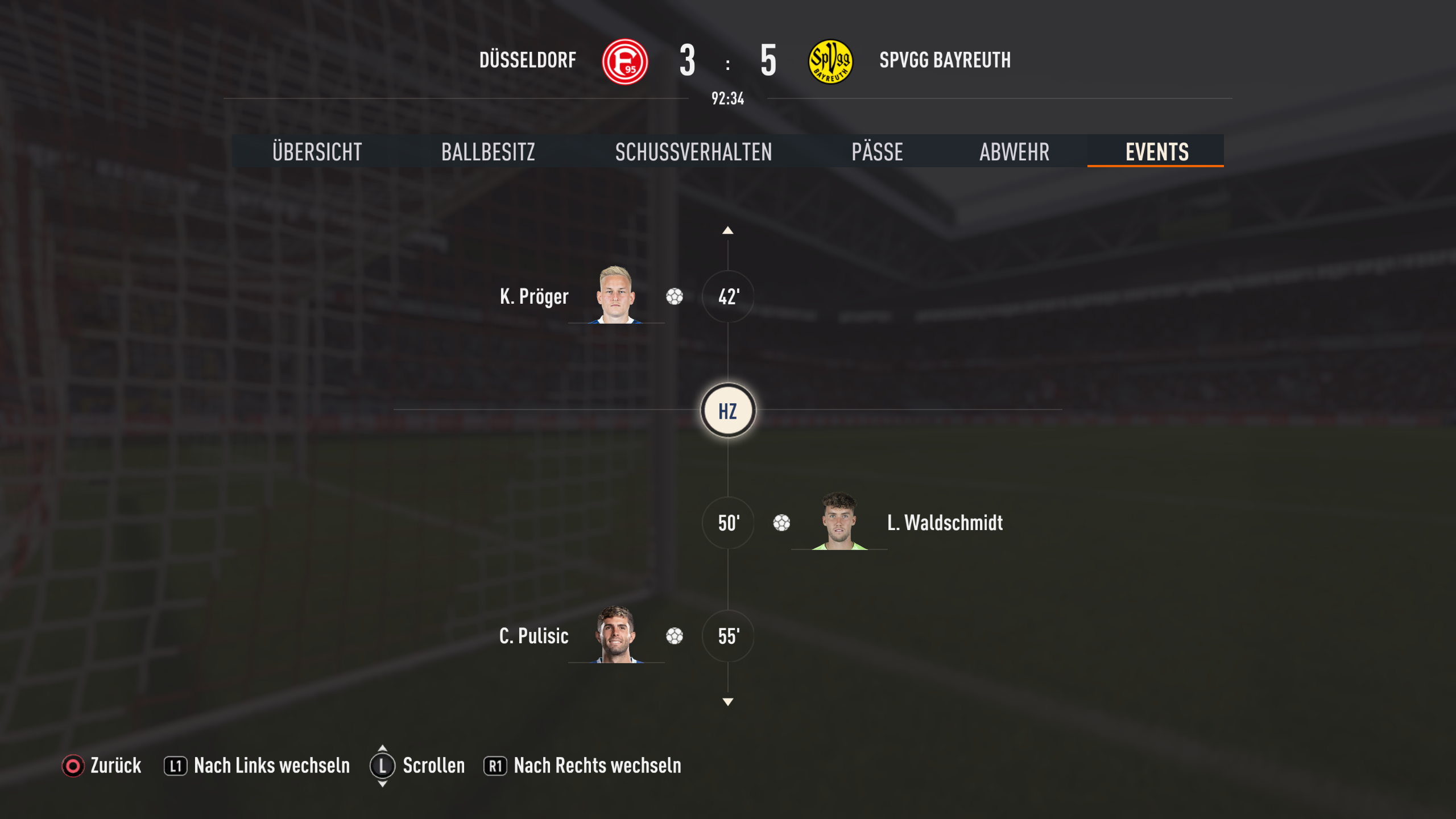Go to the Abwehr tab

pyautogui.click(x=1014, y=152)
